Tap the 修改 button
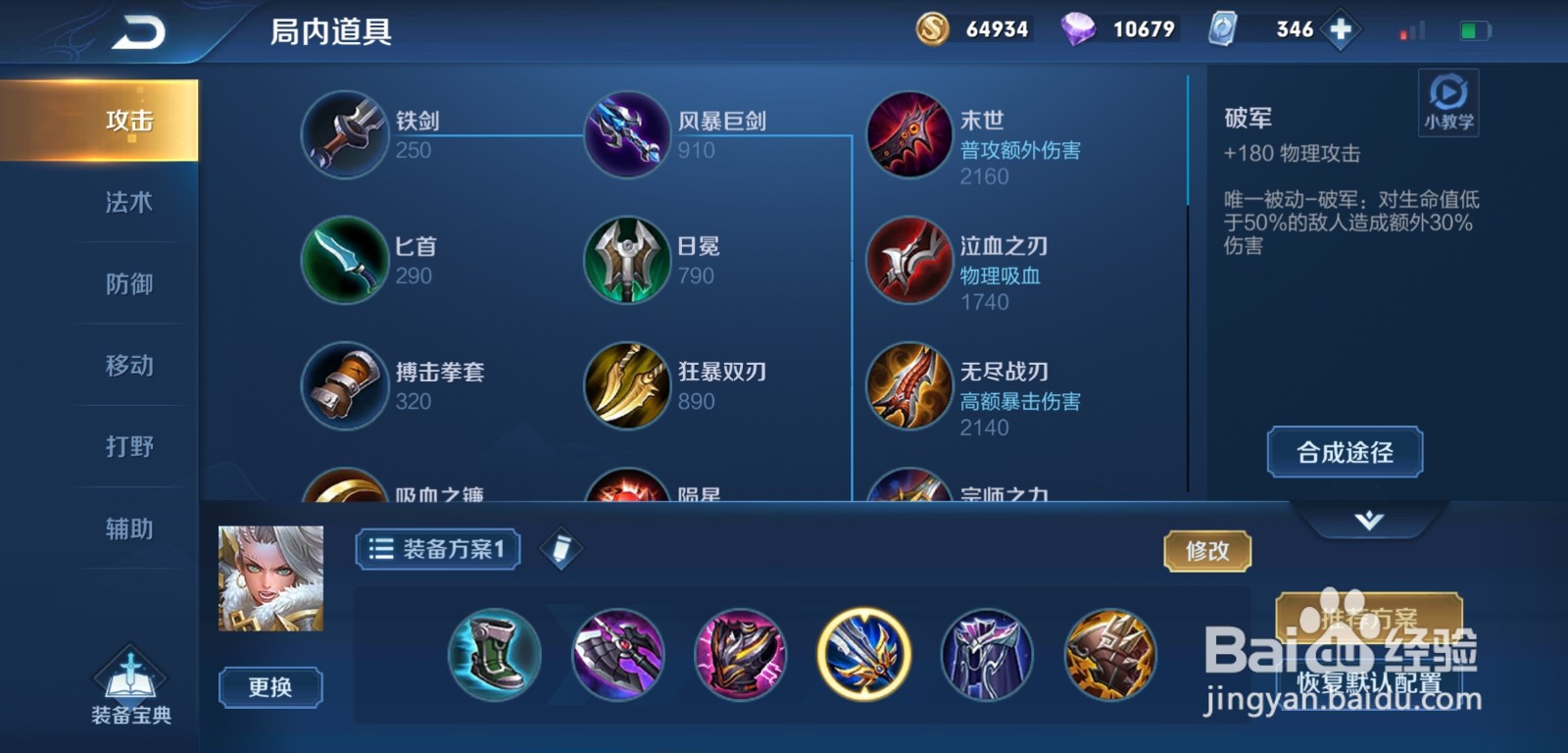Image resolution: width=1568 pixels, height=753 pixels. click(x=1207, y=552)
